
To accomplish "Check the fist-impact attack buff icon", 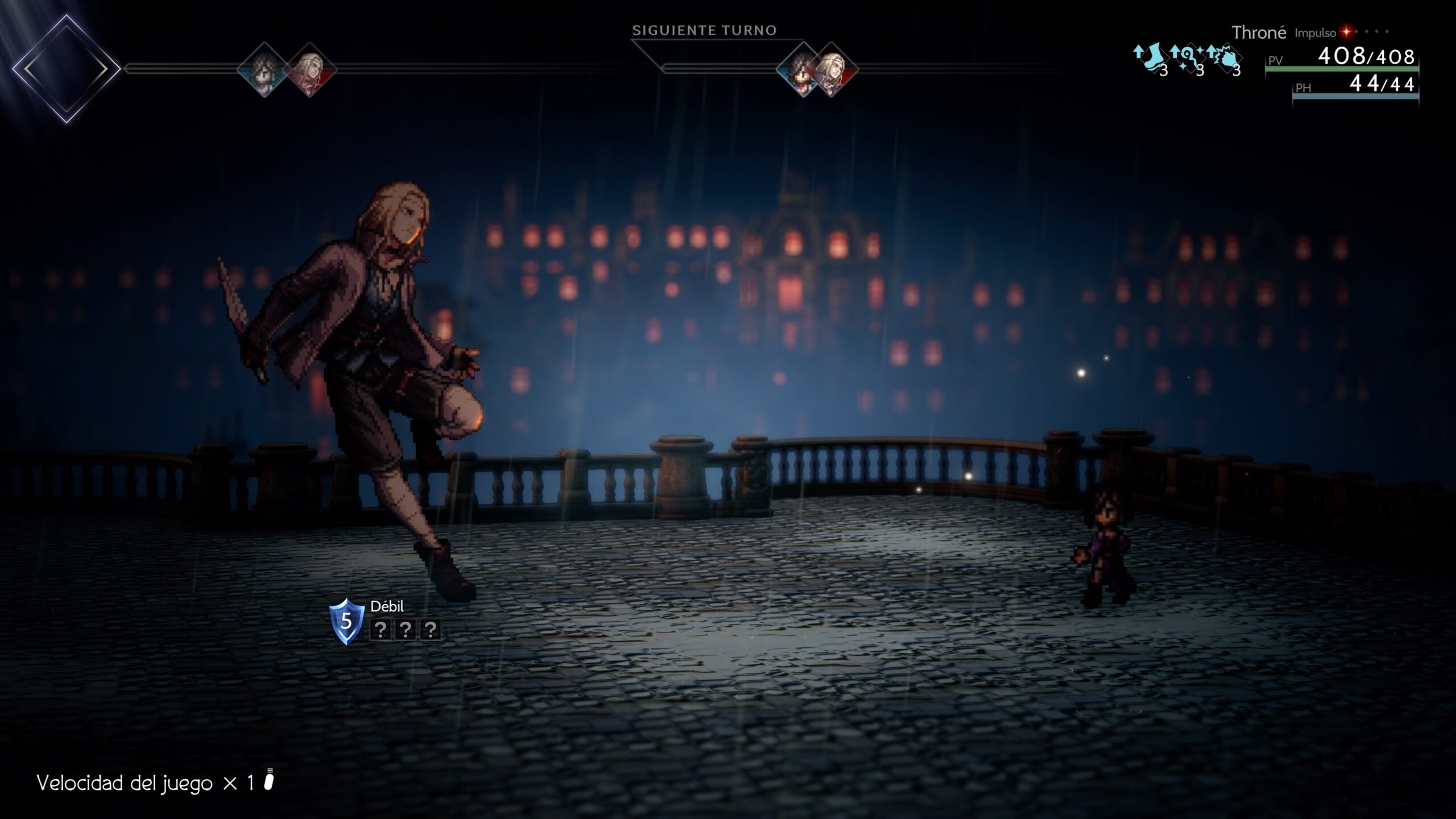I will (x=1224, y=60).
